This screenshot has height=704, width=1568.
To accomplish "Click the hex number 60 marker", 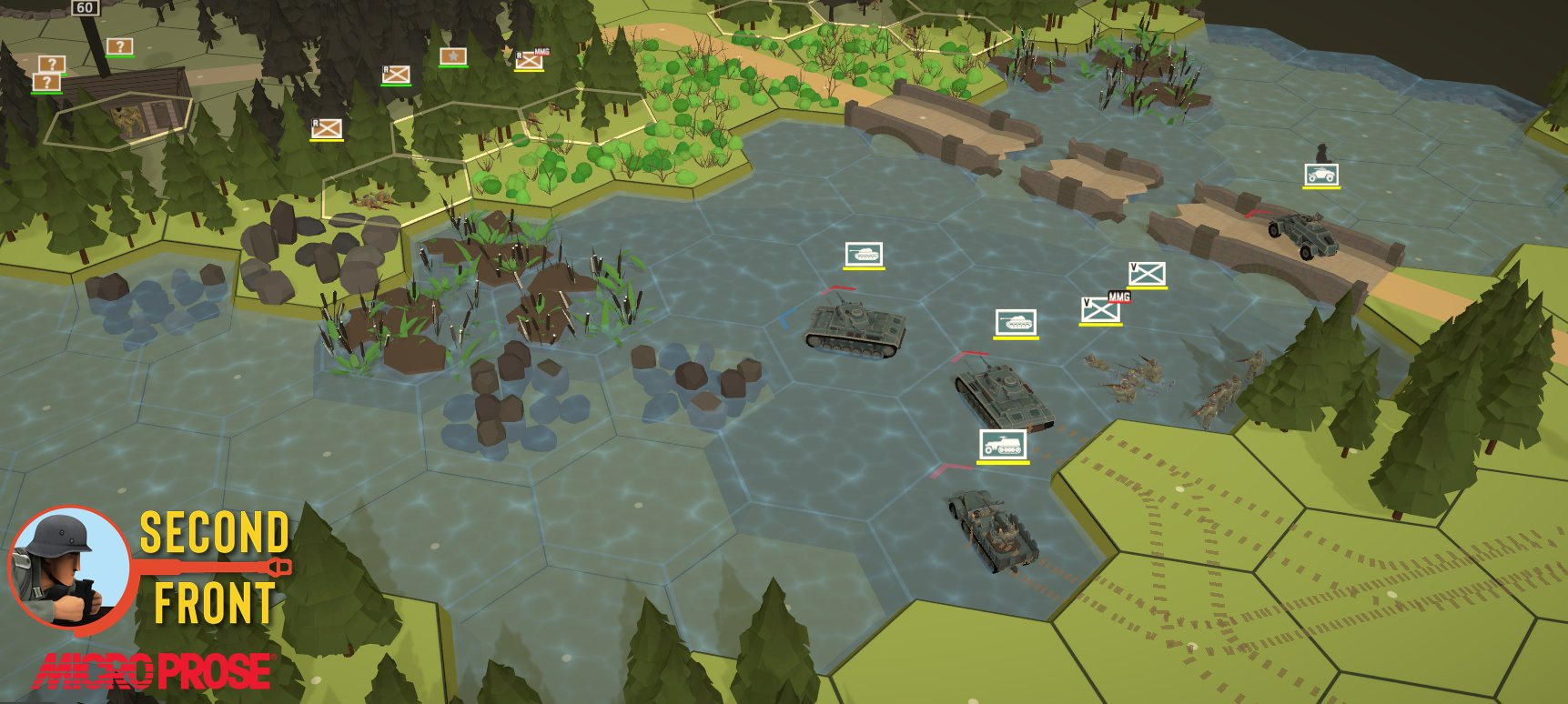I will [x=84, y=7].
